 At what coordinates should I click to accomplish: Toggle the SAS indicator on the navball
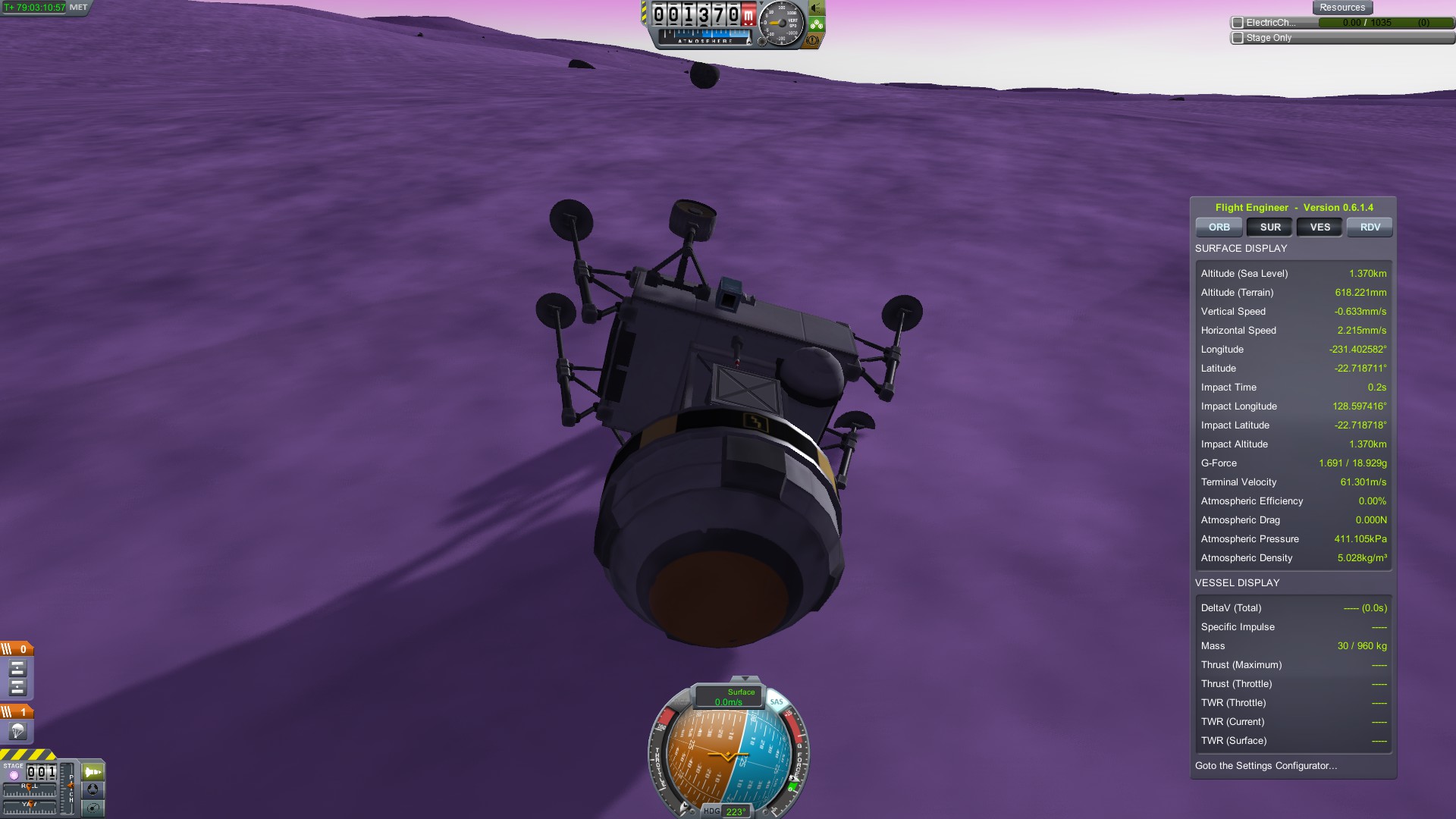click(x=776, y=702)
